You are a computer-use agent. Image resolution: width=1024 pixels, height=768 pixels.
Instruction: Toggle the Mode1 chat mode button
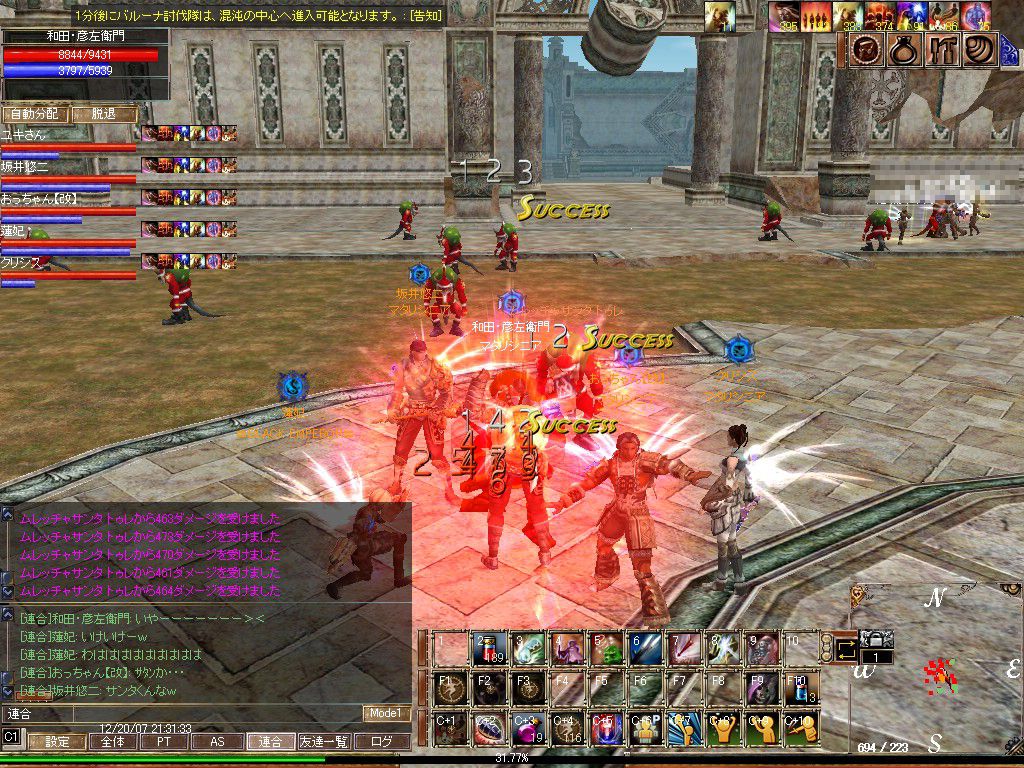click(x=387, y=713)
